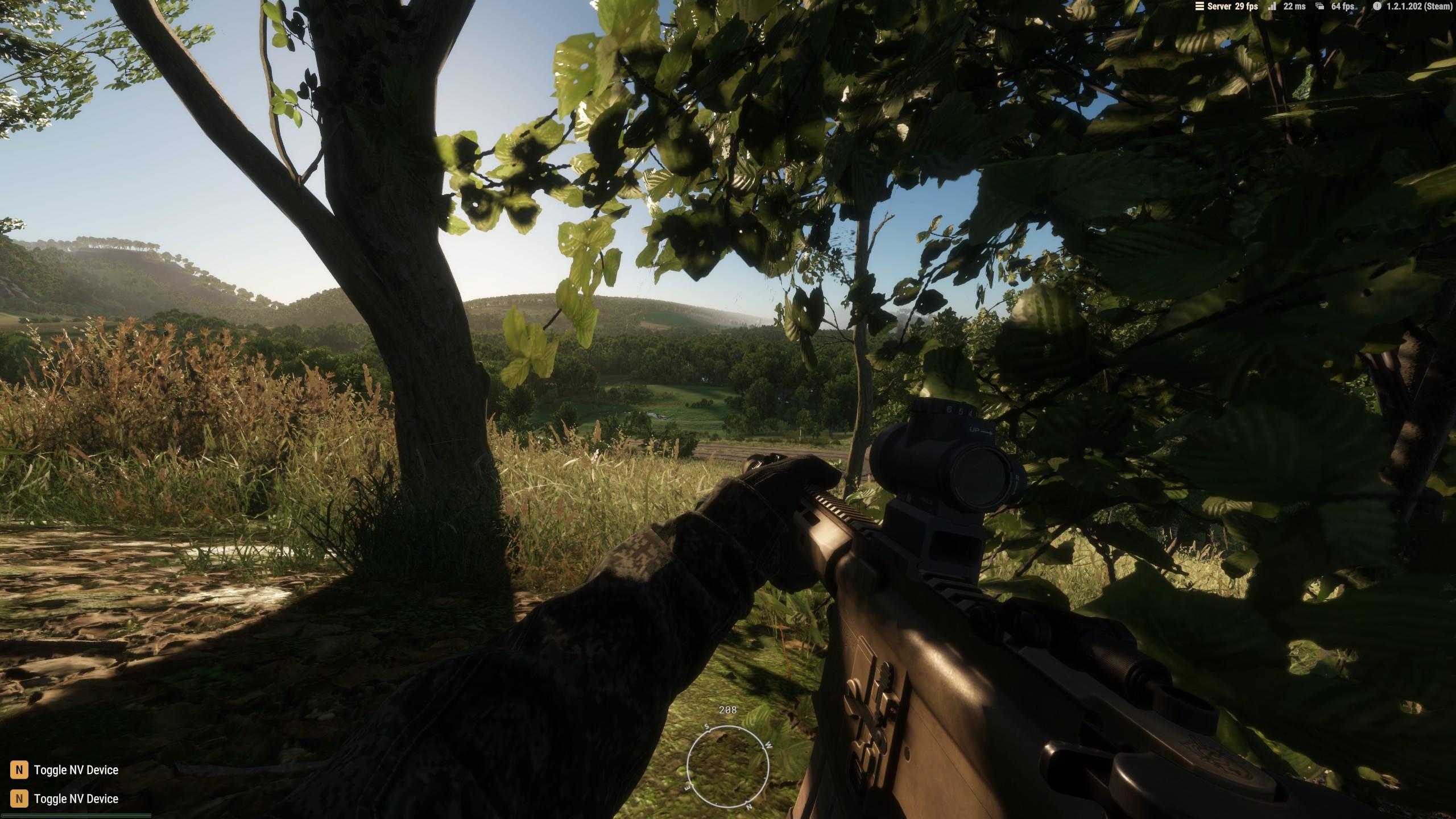Click the circular compass dial
The width and height of the screenshot is (1456, 819).
tap(727, 766)
